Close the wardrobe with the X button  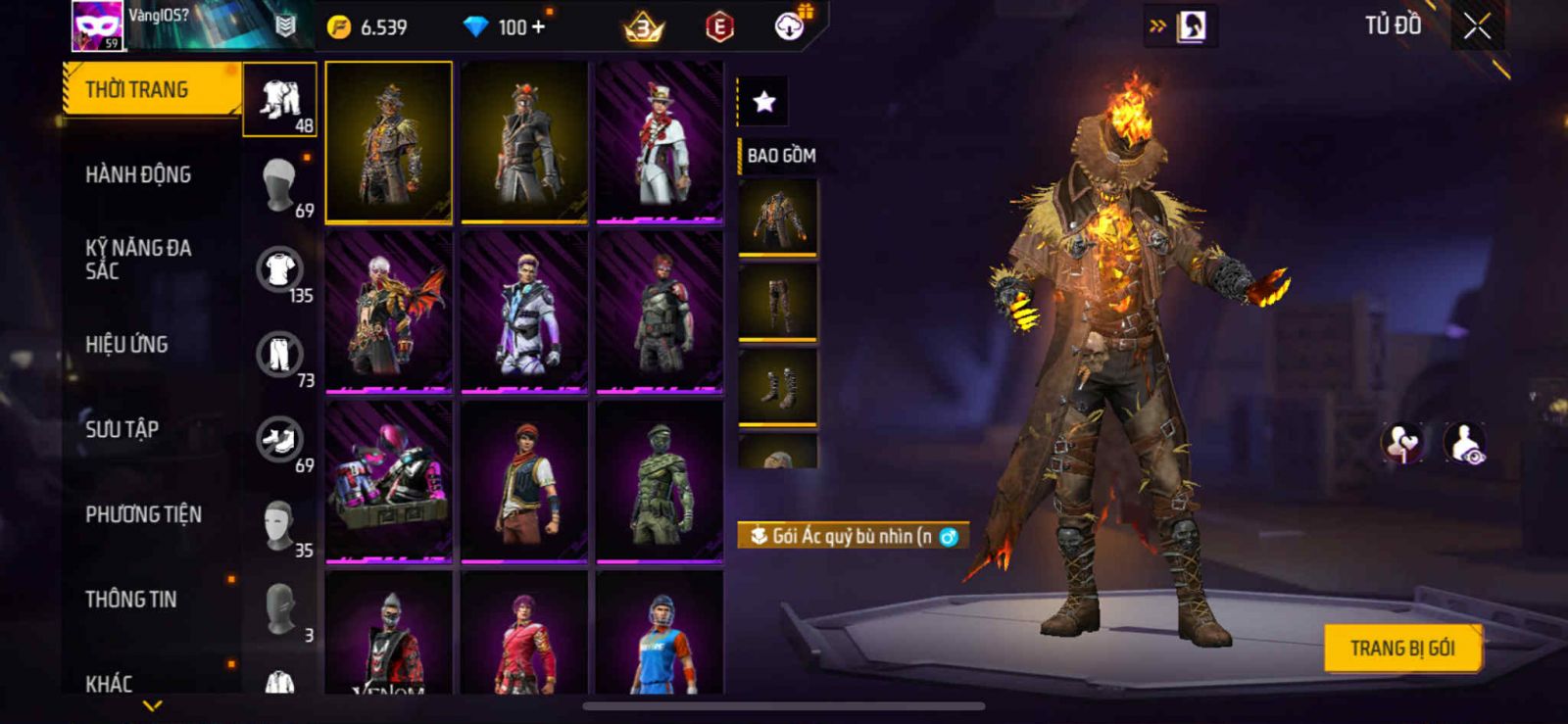tap(1477, 27)
